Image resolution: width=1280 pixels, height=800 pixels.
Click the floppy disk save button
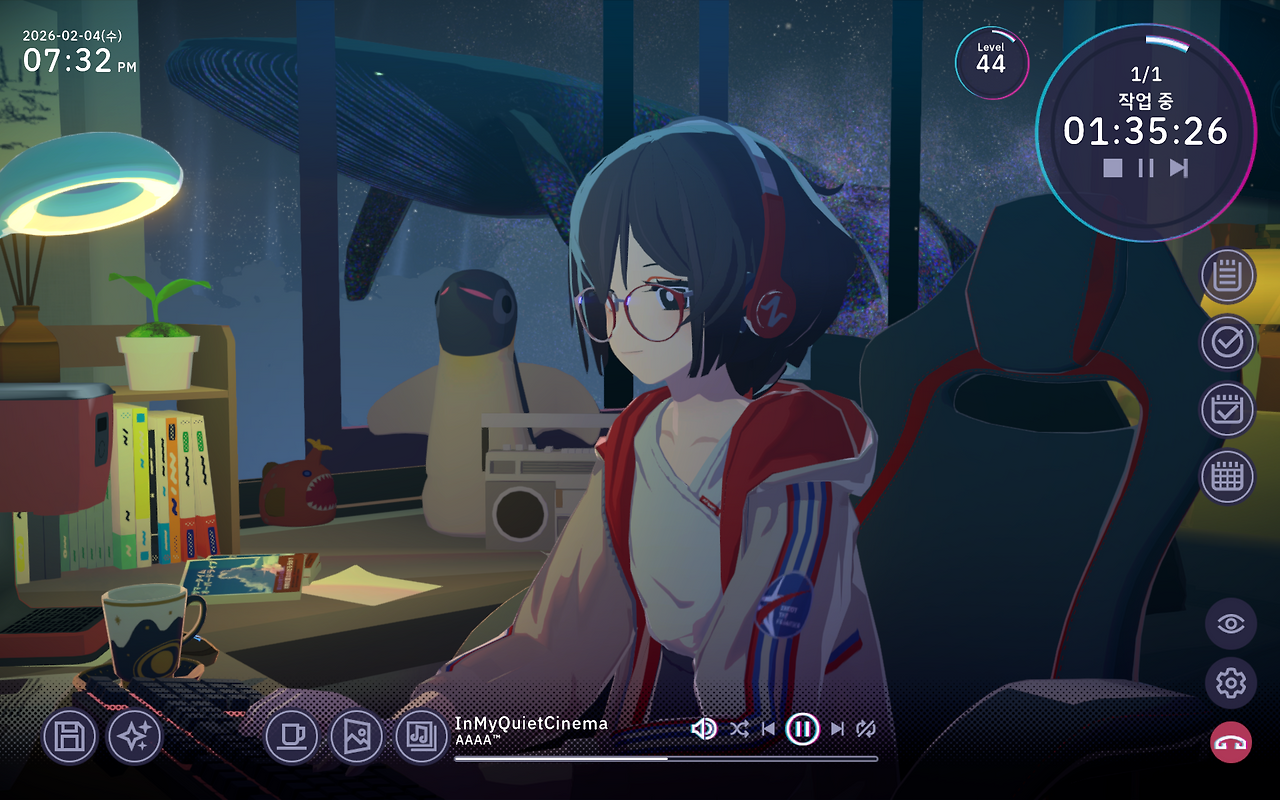click(x=69, y=738)
